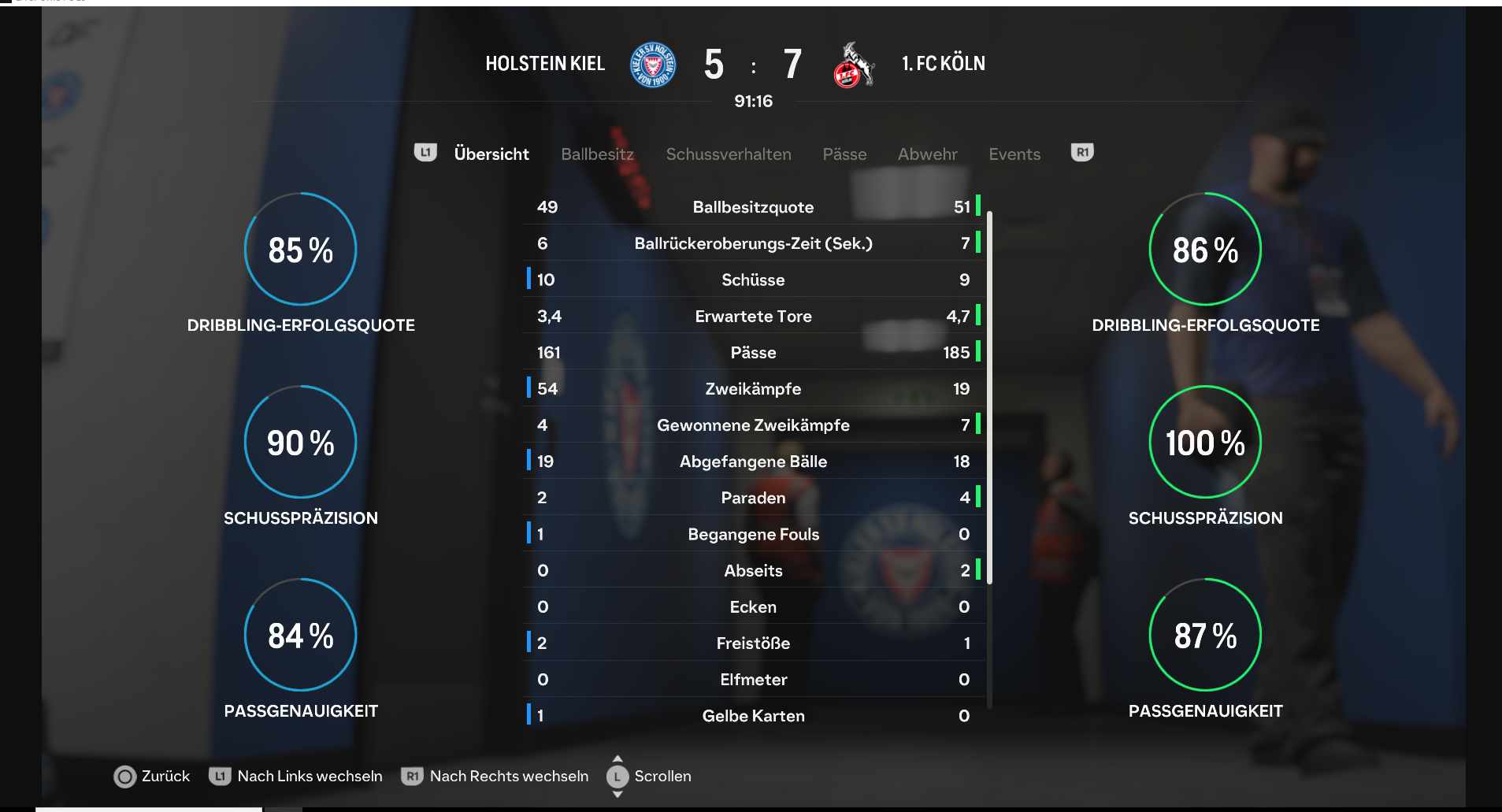Select the Gelbe Karten row
Viewport: 1502px width, 812px height.
coord(753,716)
